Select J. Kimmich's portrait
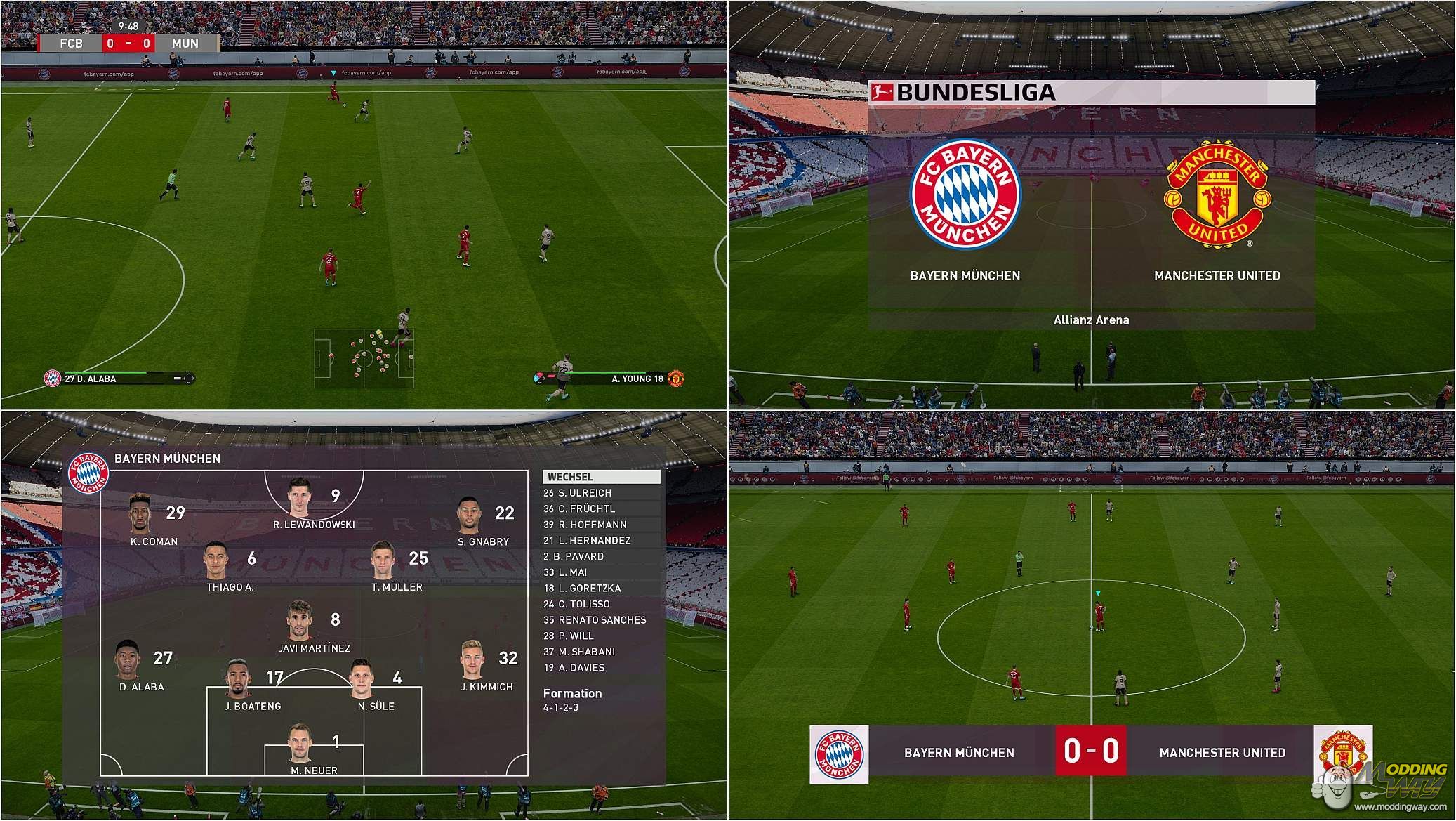 tap(474, 660)
